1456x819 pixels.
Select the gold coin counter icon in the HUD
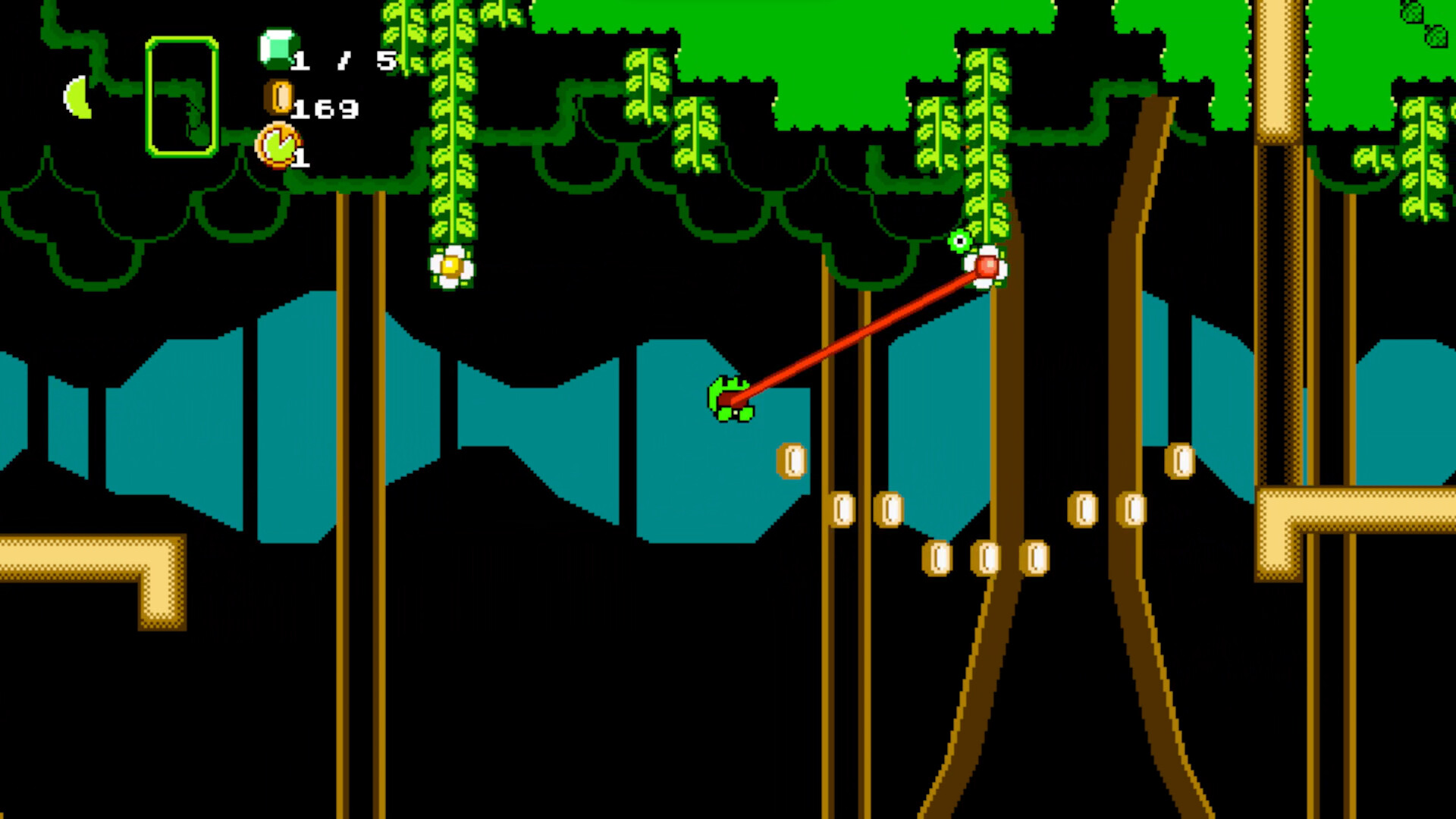point(278,97)
